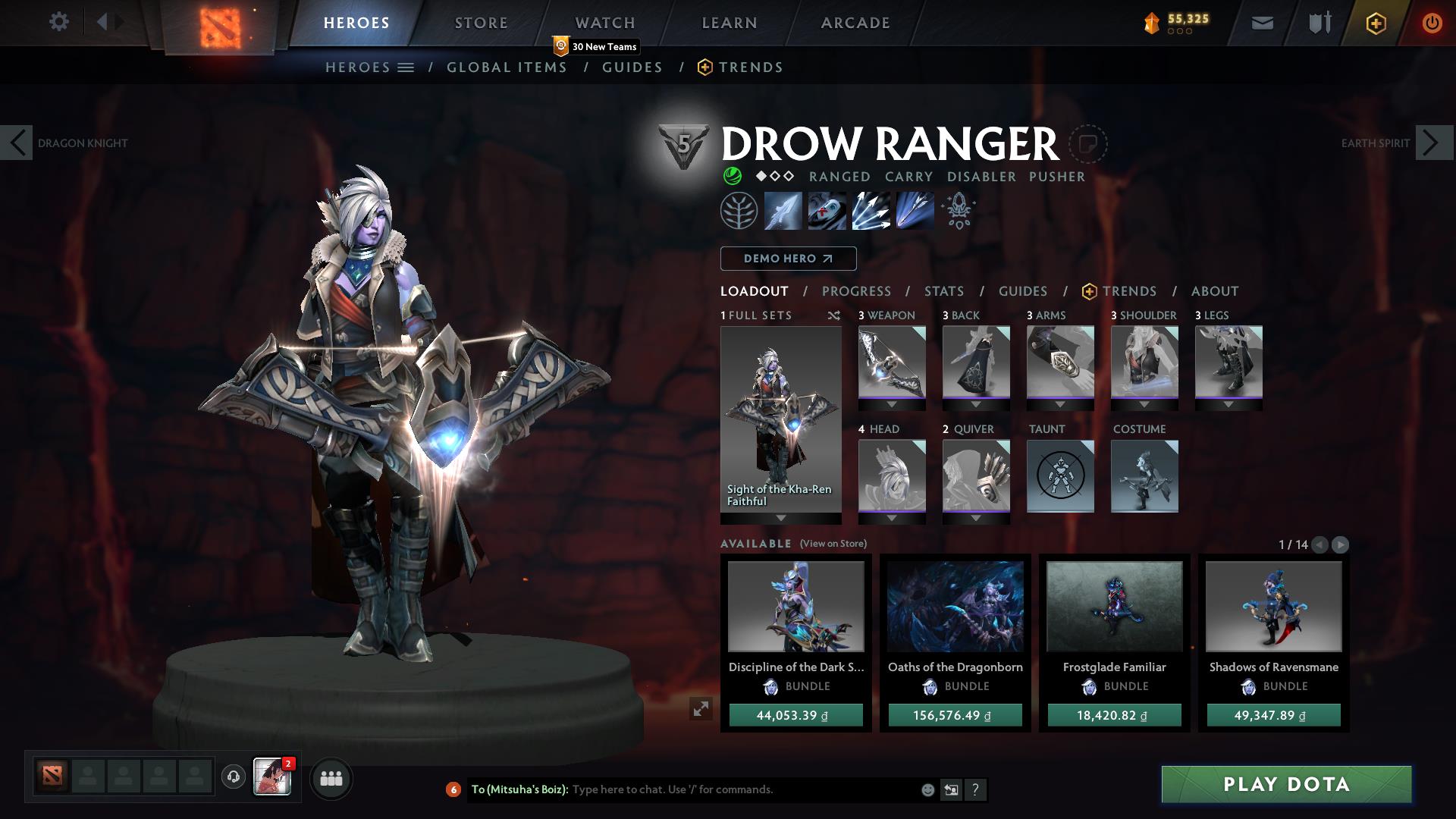
Task: Select Drow Ranger's Frost Arrows ability icon
Action: pyautogui.click(x=783, y=211)
